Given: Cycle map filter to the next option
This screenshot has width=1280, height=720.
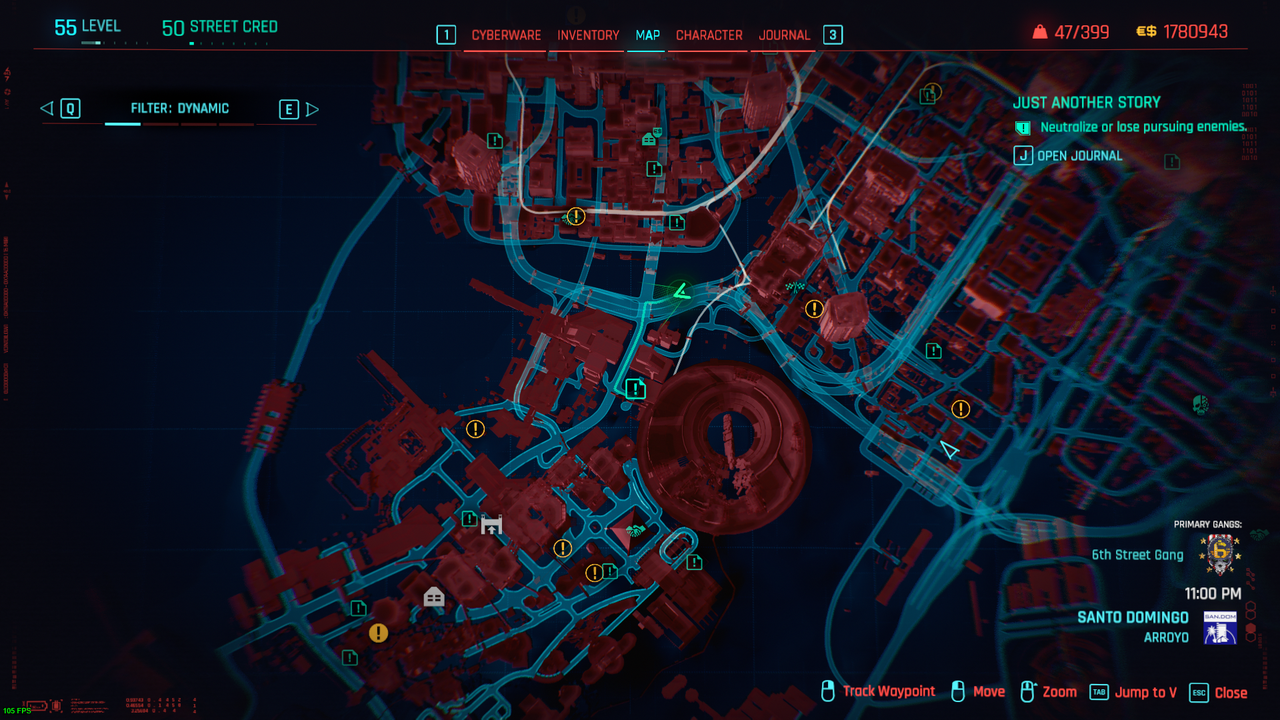Looking at the screenshot, I should pyautogui.click(x=289, y=109).
